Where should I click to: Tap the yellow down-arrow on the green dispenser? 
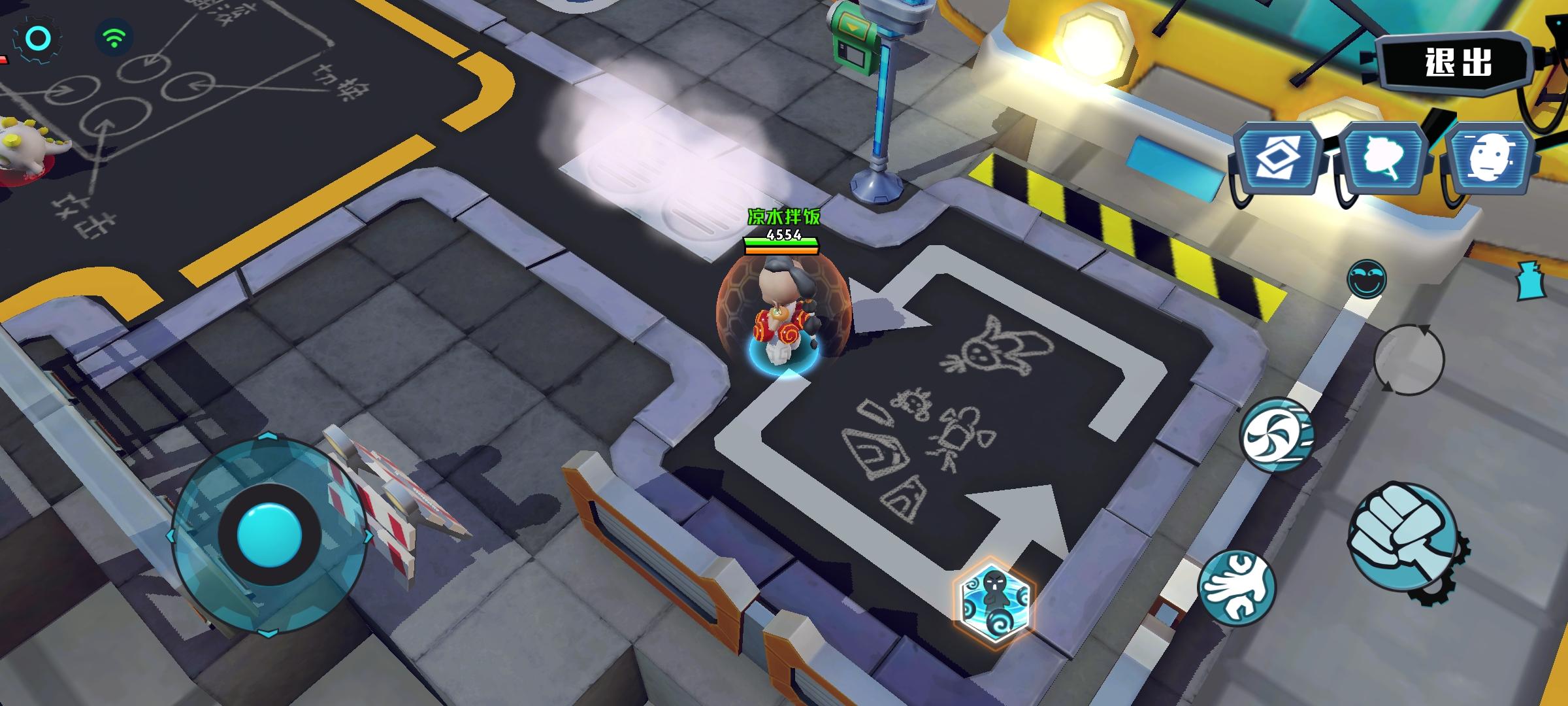pyautogui.click(x=855, y=27)
